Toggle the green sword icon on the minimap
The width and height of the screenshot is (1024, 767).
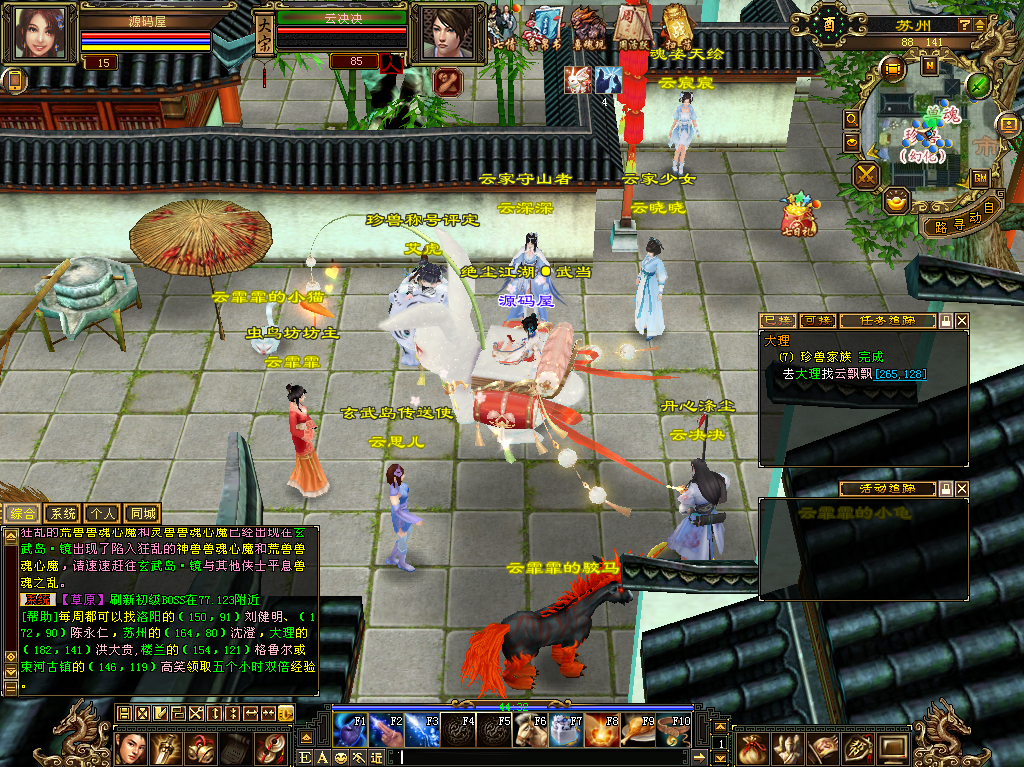click(978, 85)
